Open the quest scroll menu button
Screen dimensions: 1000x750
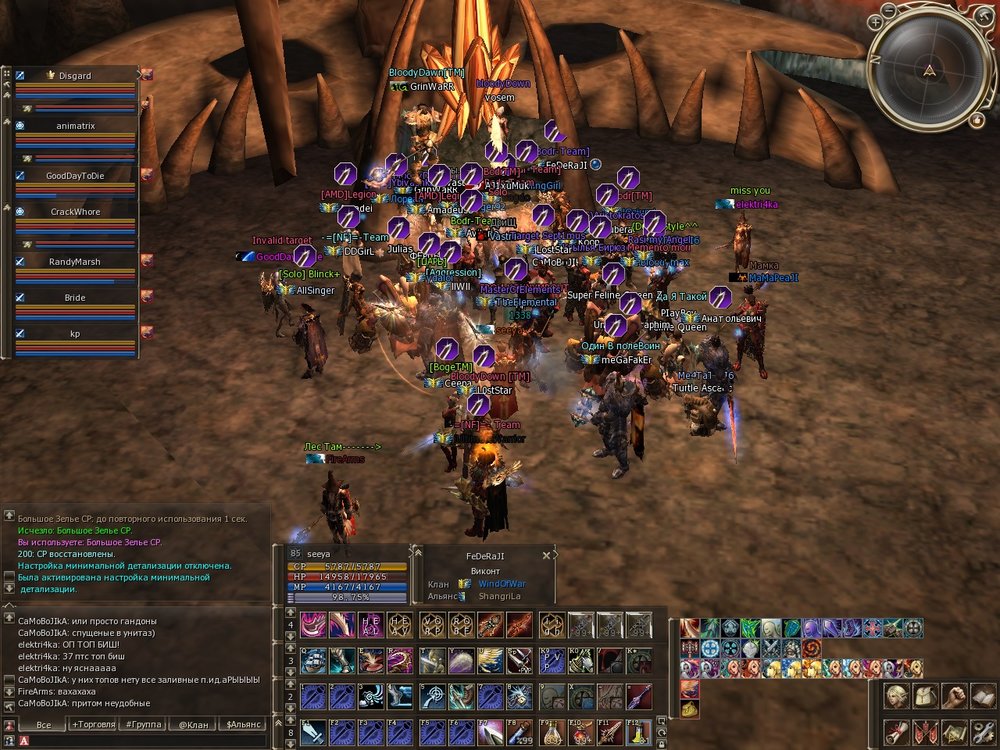click(897, 731)
